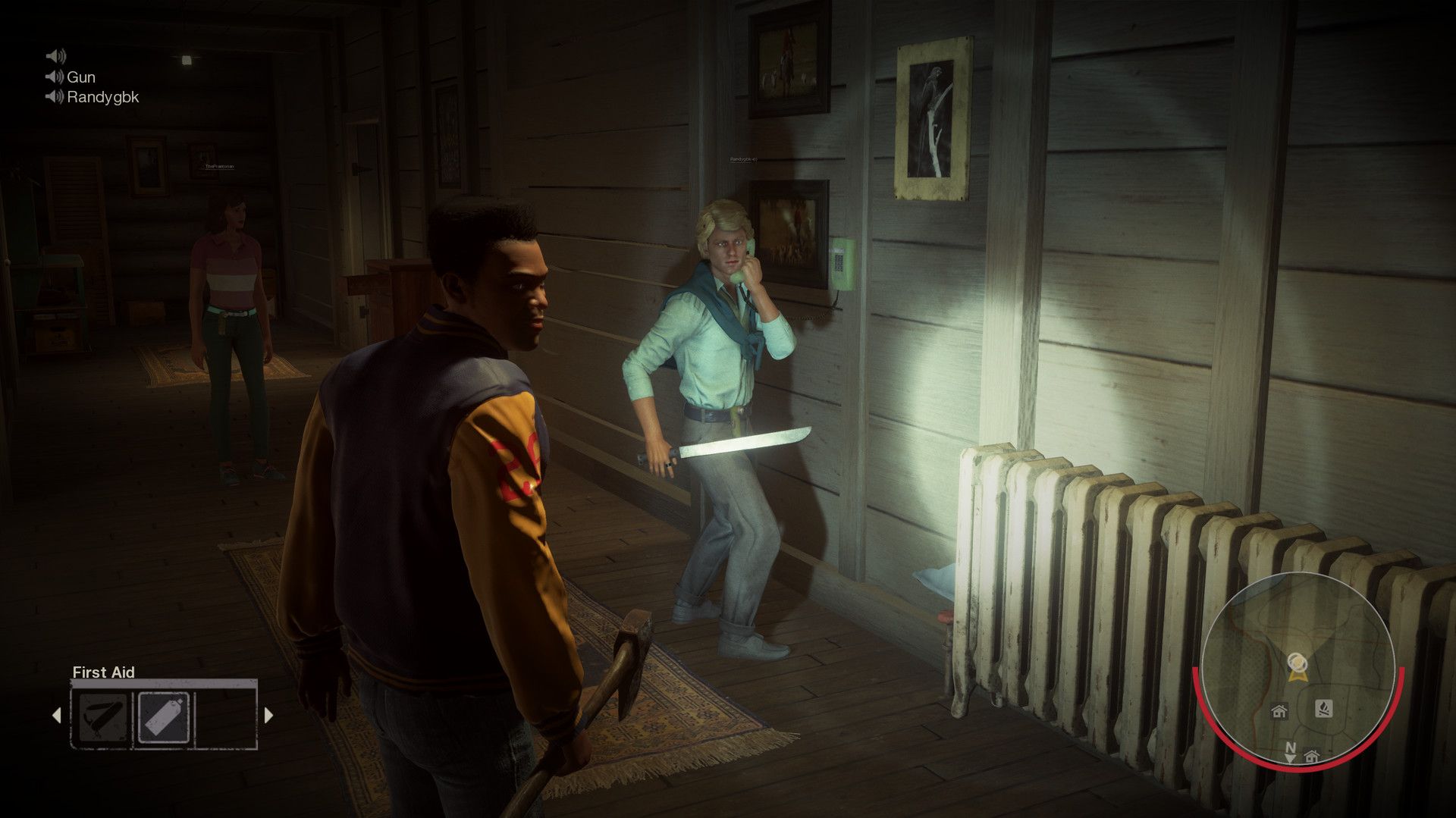
Task: Mute Gun's voice chat speaker
Action: 54,77
